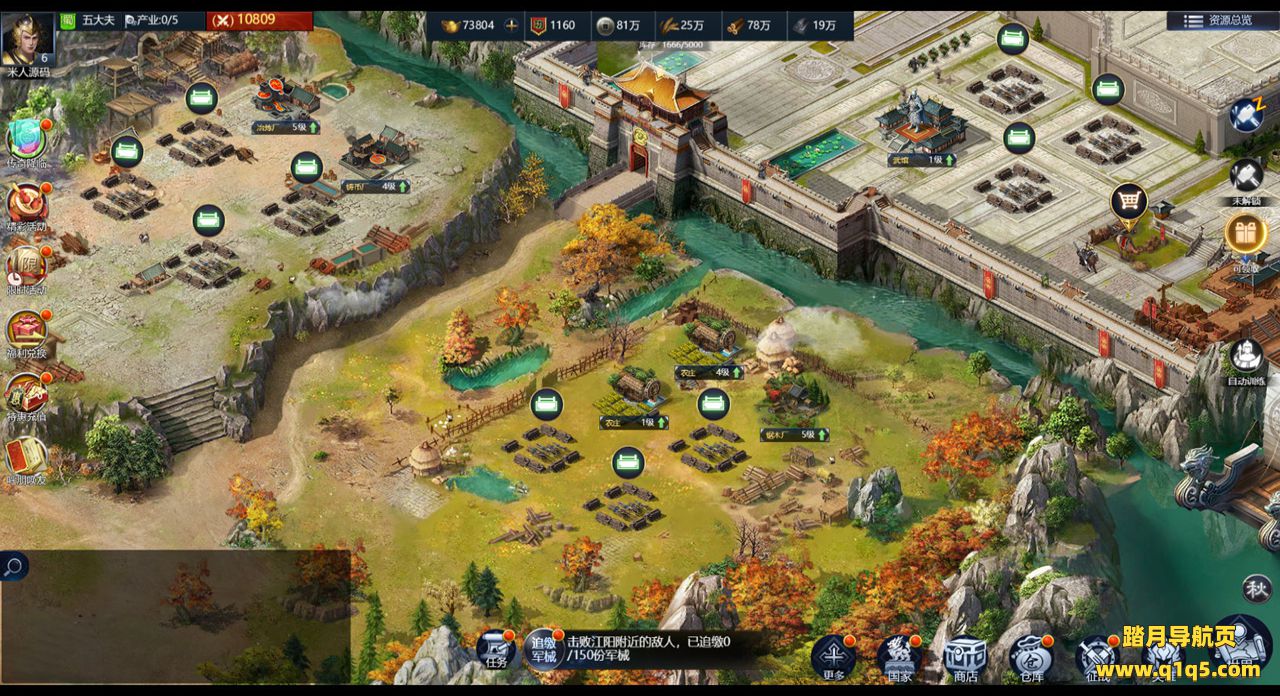The image size is (1280, 696).
Task: Toggle the 自动训练 auto-training icon
Action: [x=1246, y=357]
